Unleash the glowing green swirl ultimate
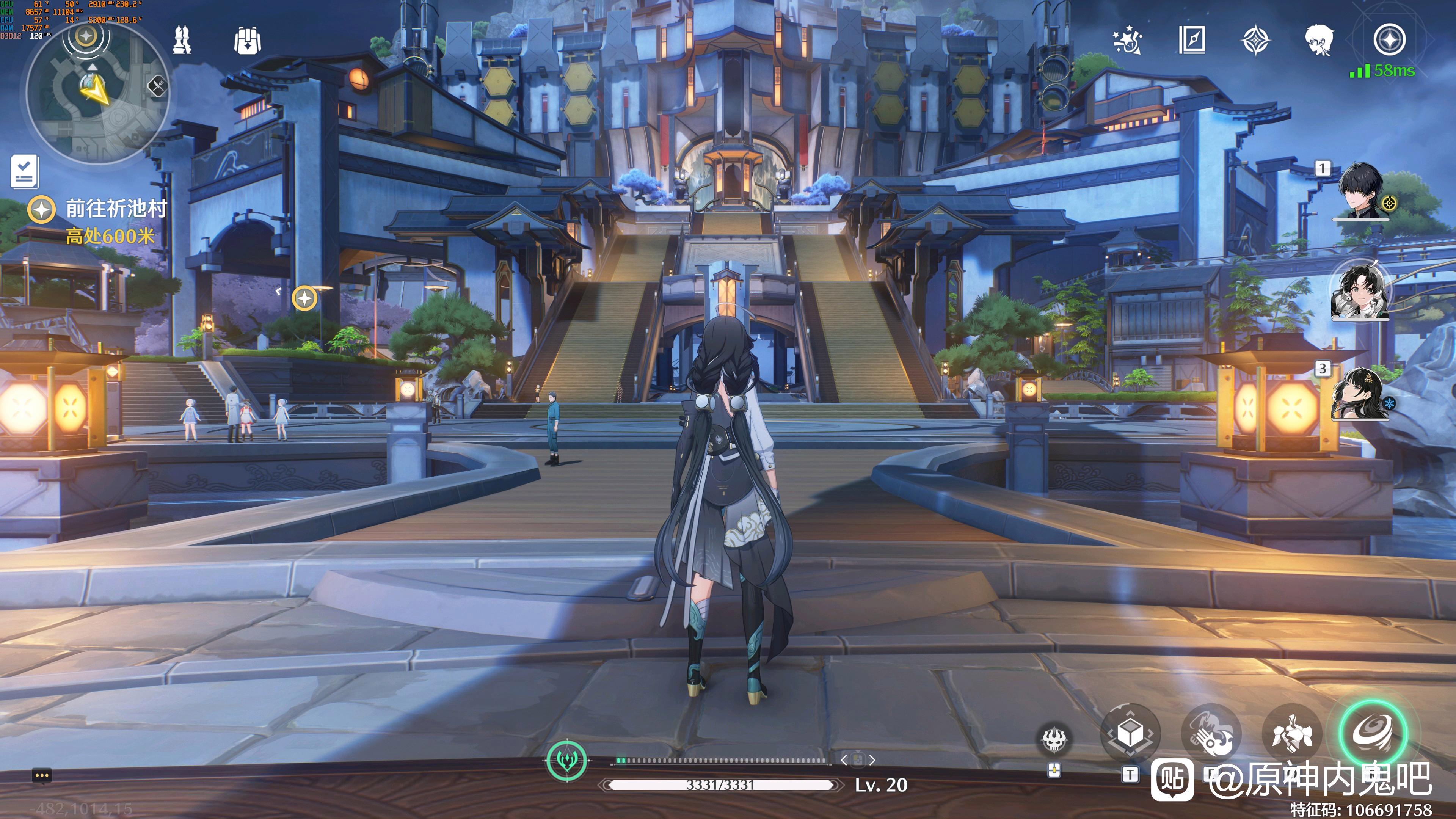This screenshot has width=1456, height=819. 1373,733
